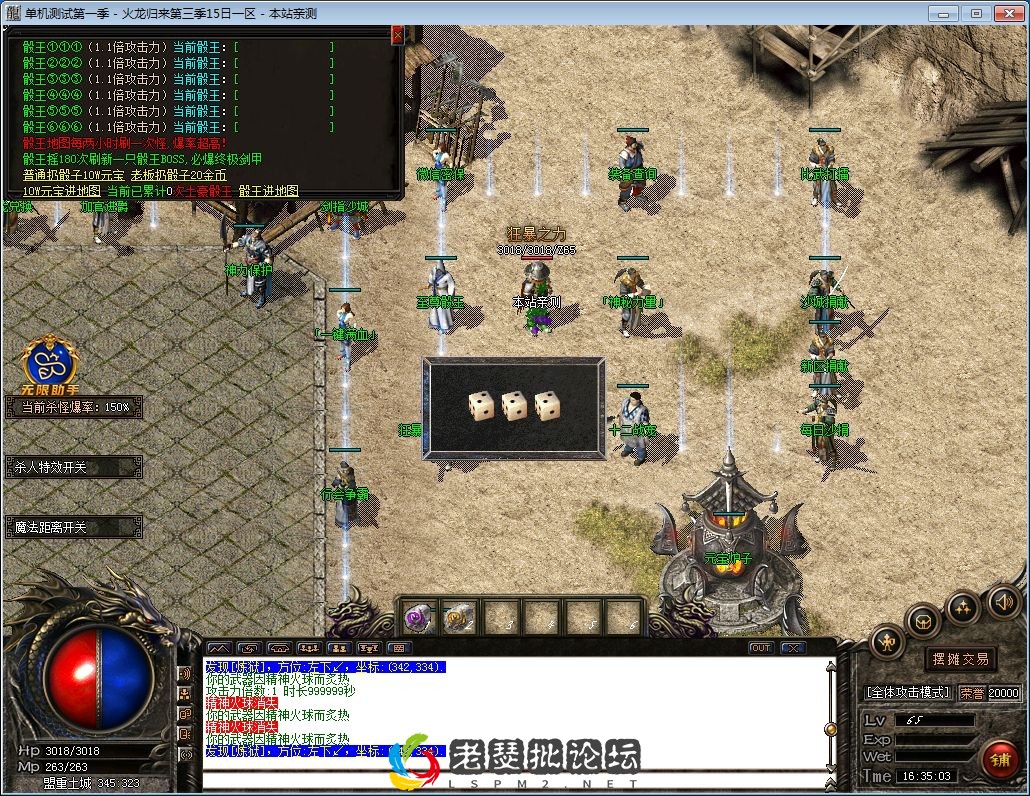
Task: Toggle the 魔法距离开关 button
Action: point(73,527)
